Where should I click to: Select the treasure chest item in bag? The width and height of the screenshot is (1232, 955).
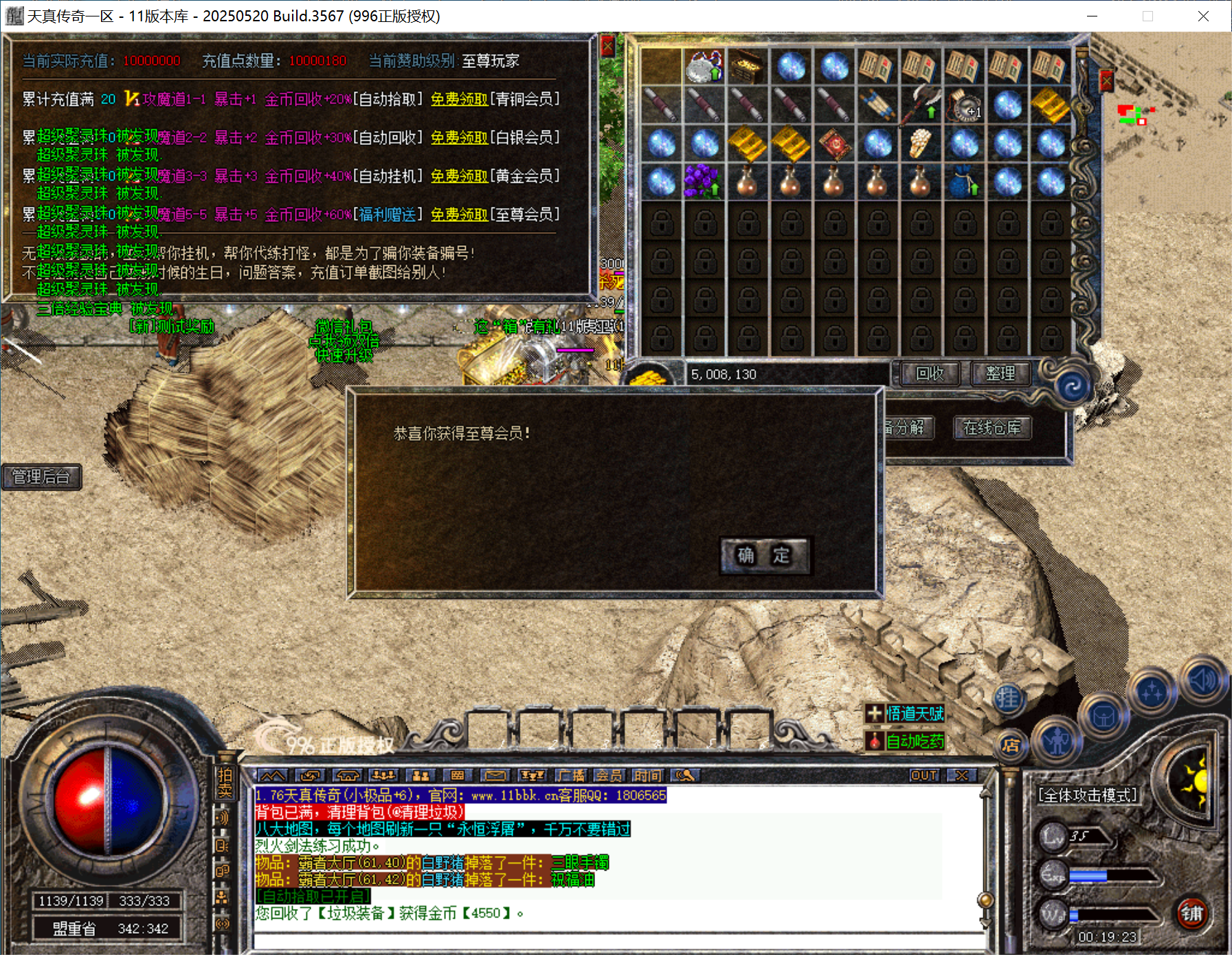(x=747, y=67)
